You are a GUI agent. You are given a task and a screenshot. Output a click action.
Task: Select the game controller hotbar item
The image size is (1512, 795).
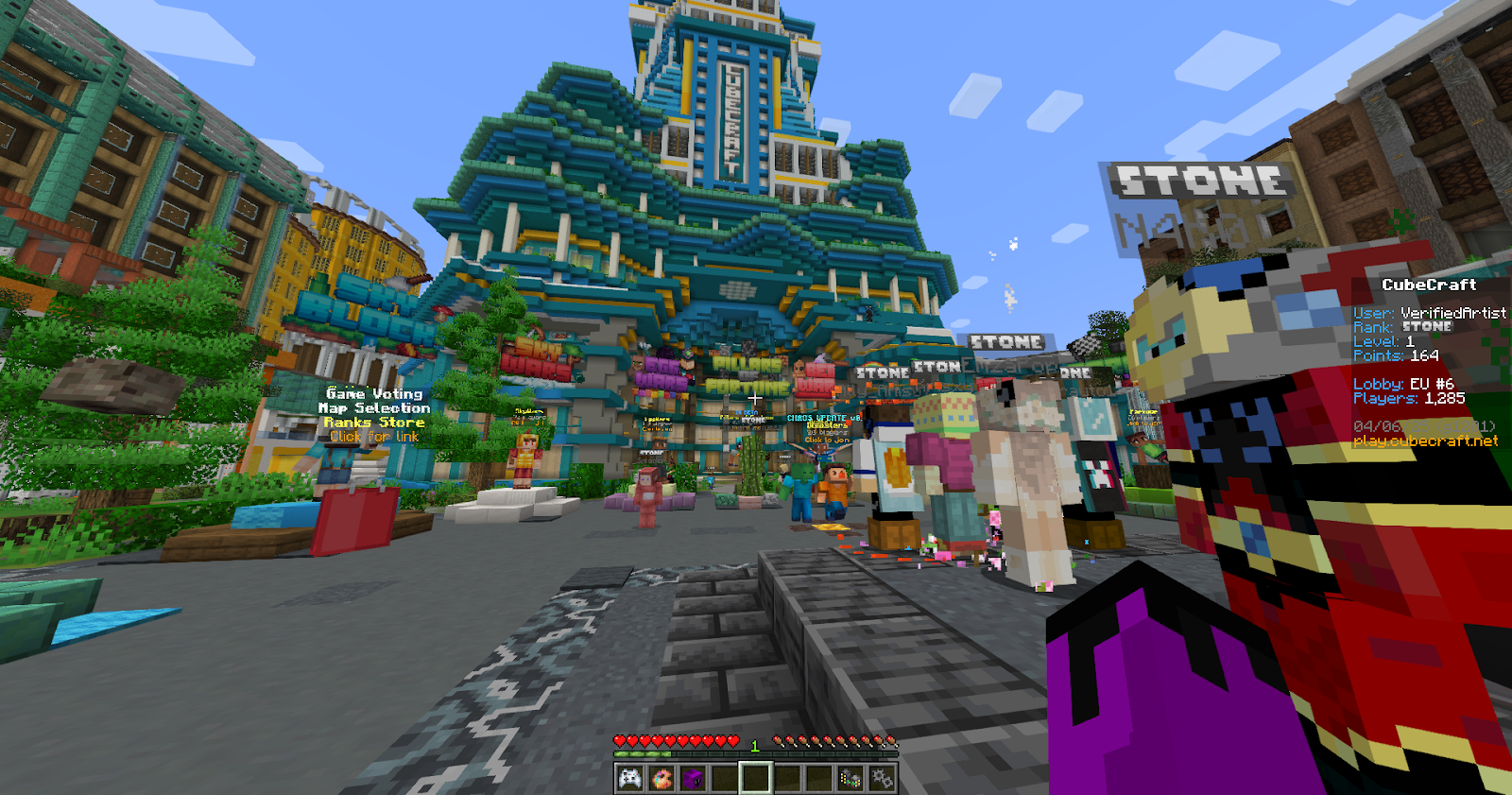630,777
